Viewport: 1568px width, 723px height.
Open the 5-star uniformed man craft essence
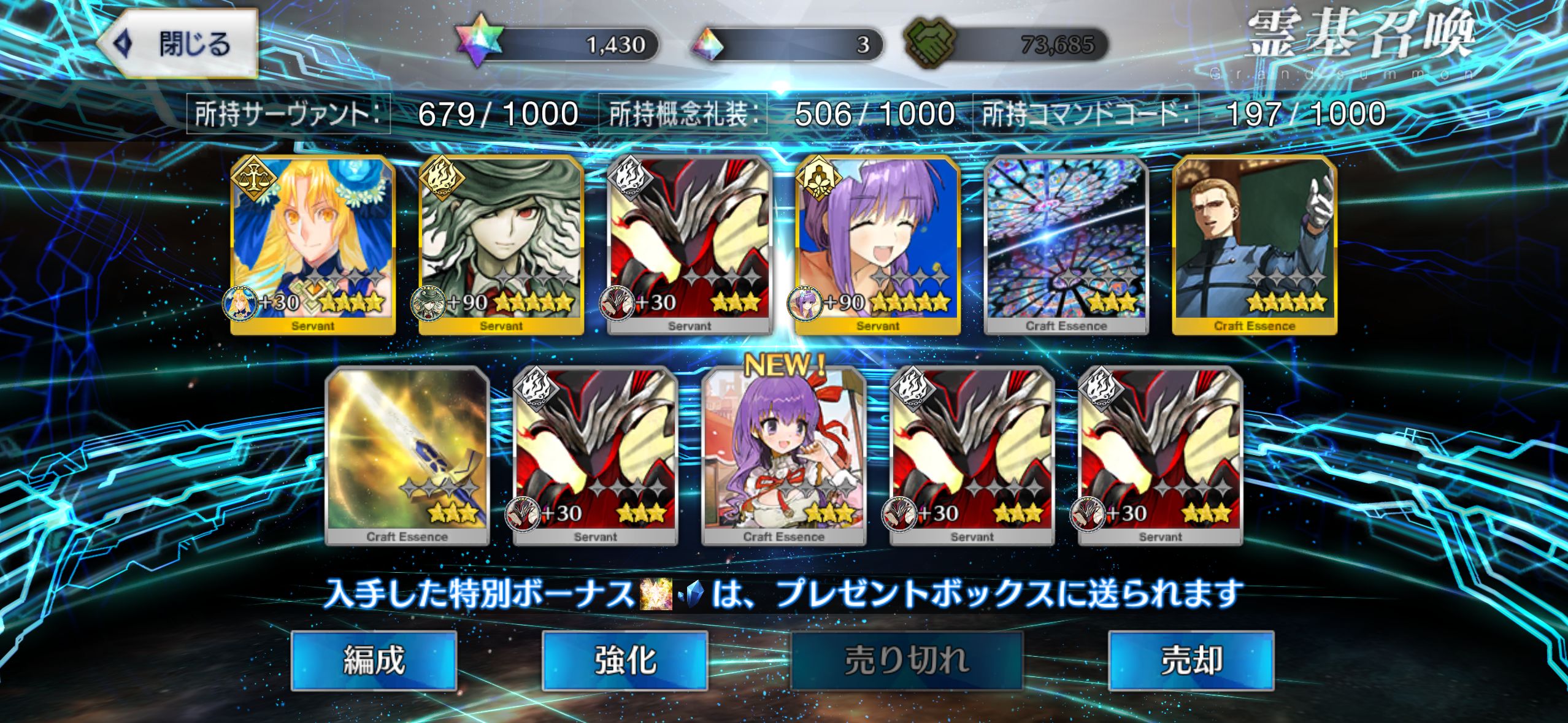coord(1255,244)
